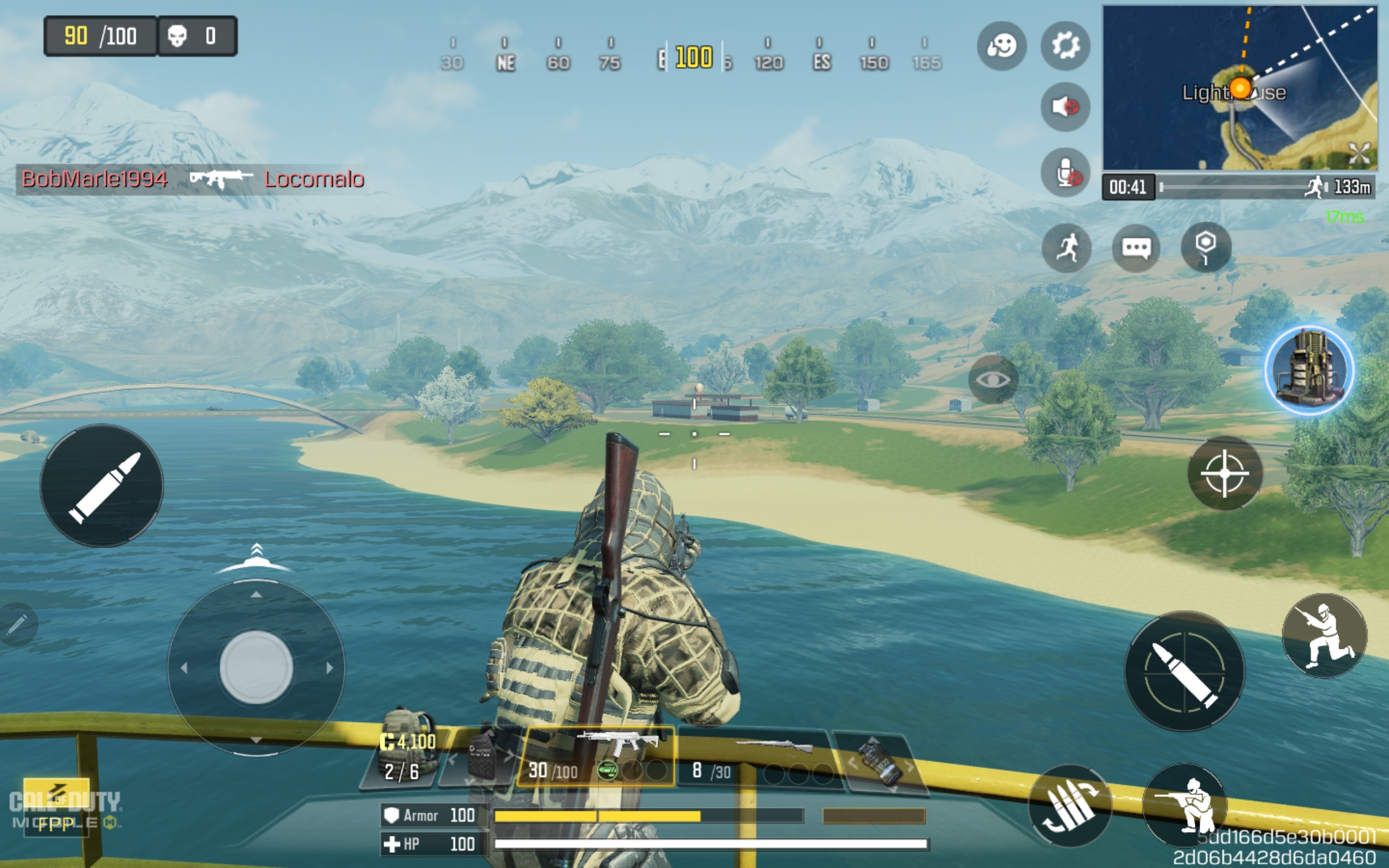The image size is (1389, 868).
Task: Open the emote smiley wheel
Action: point(1002,46)
